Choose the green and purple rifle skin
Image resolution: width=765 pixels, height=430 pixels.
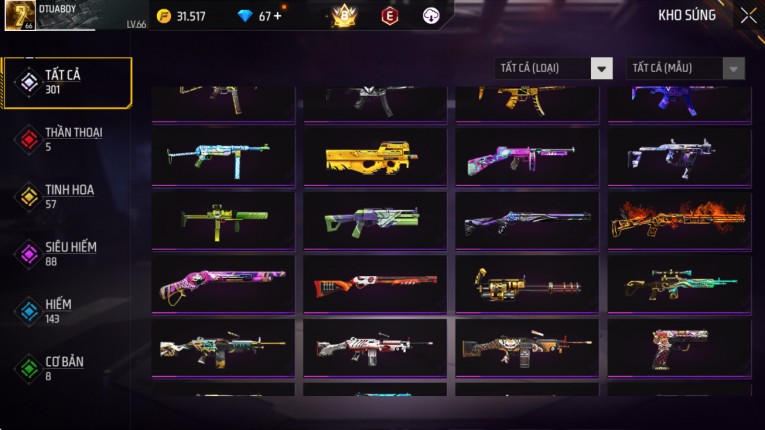(375, 219)
